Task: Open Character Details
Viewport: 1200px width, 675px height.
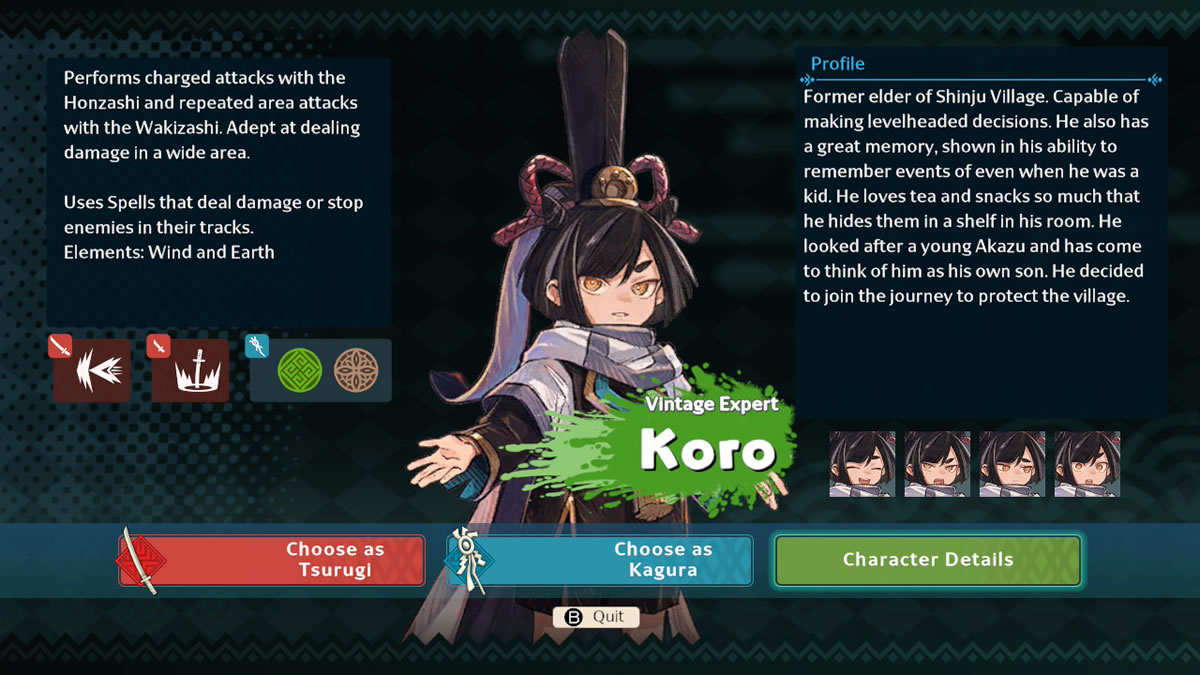Action: coord(927,560)
